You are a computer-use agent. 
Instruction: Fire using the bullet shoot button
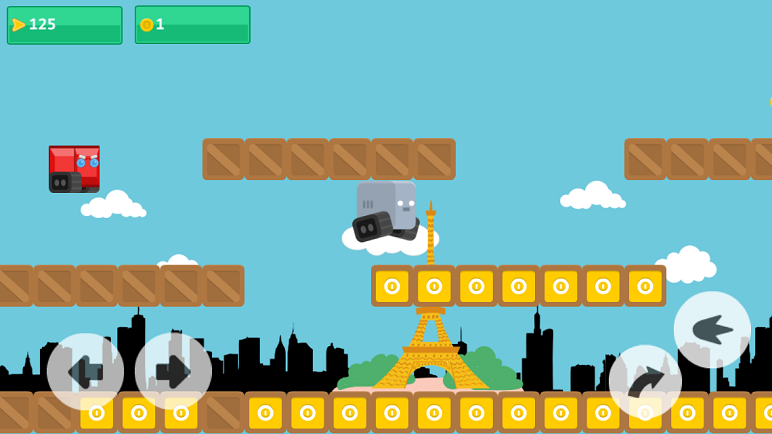point(712,329)
